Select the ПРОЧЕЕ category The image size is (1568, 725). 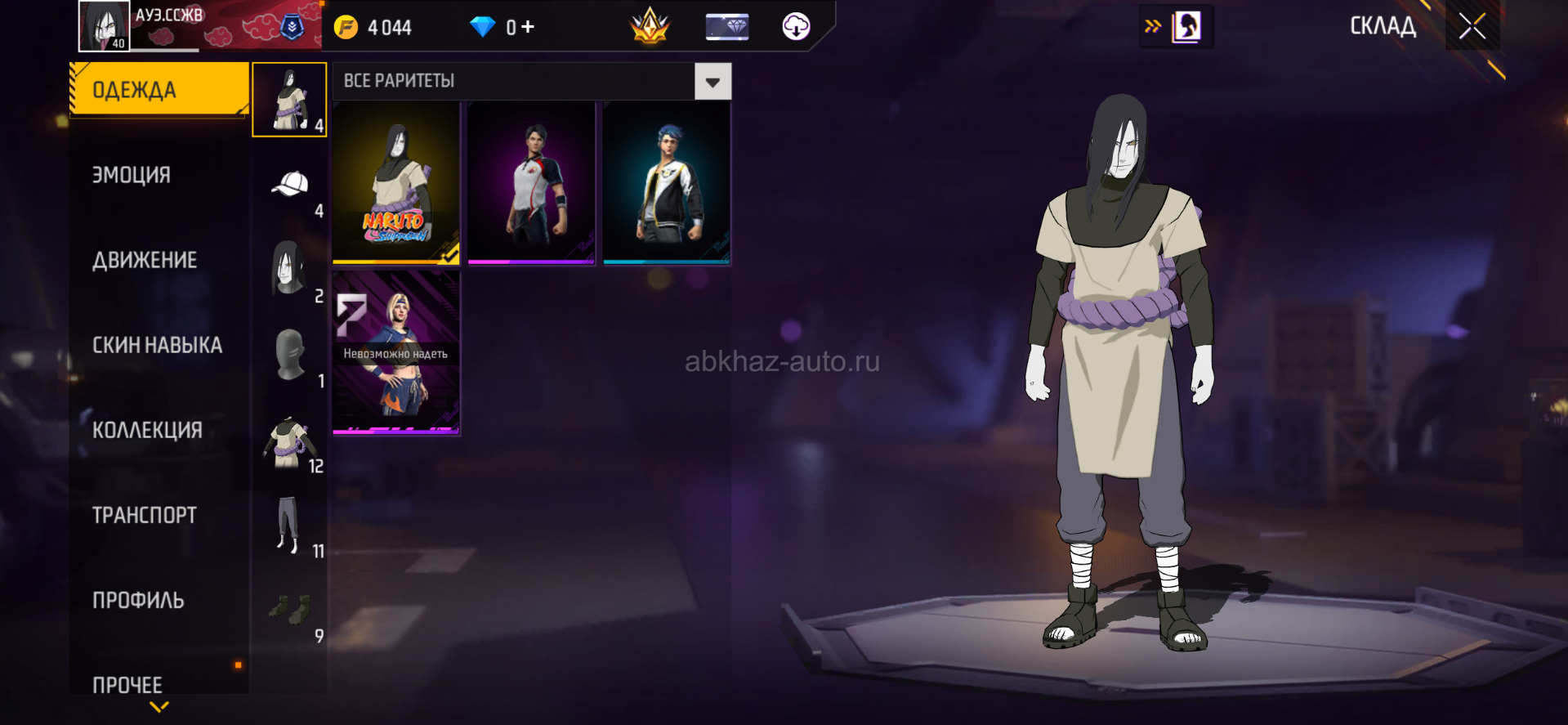pos(127,684)
